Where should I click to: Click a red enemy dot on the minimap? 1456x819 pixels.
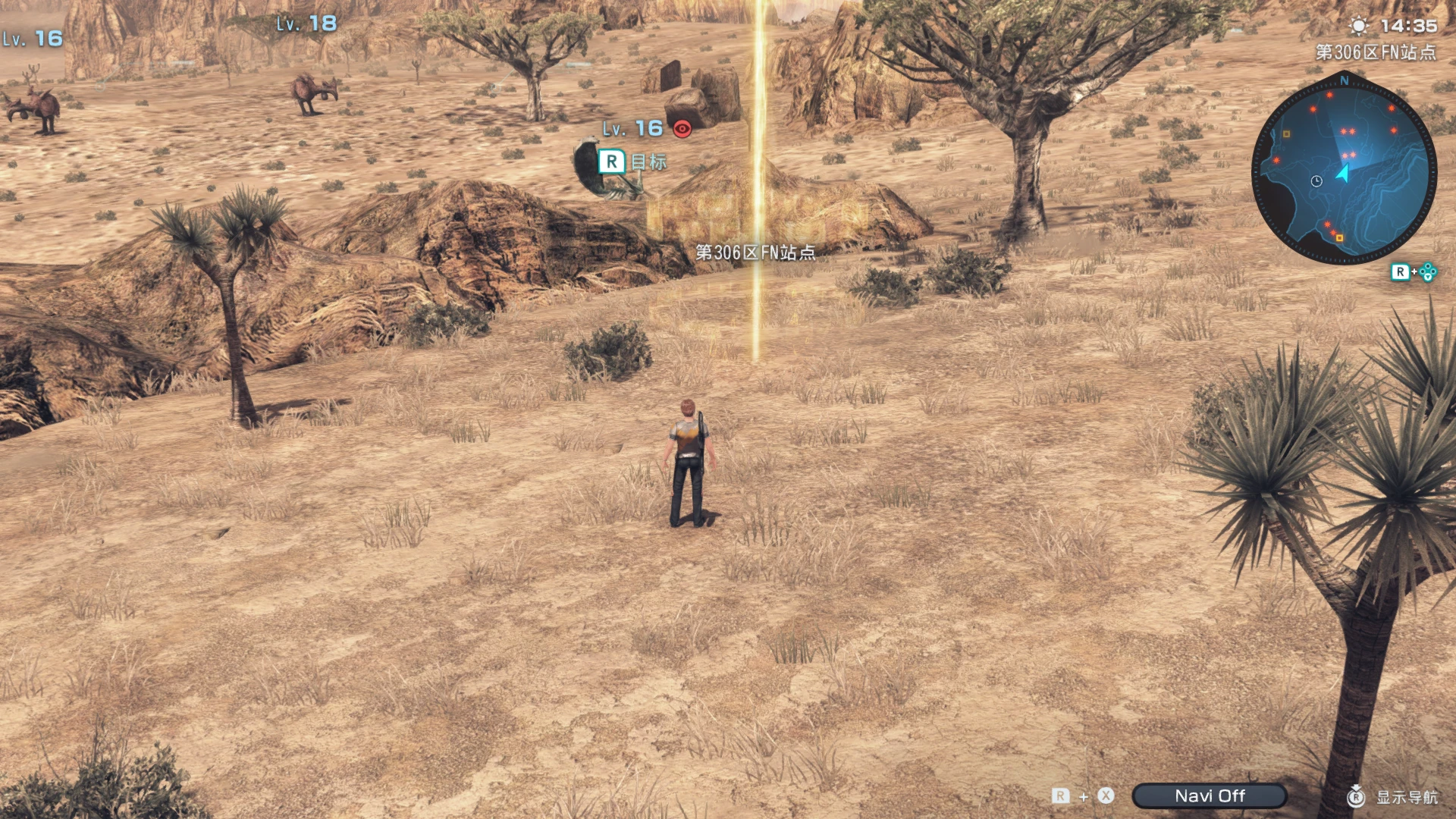point(1329,95)
